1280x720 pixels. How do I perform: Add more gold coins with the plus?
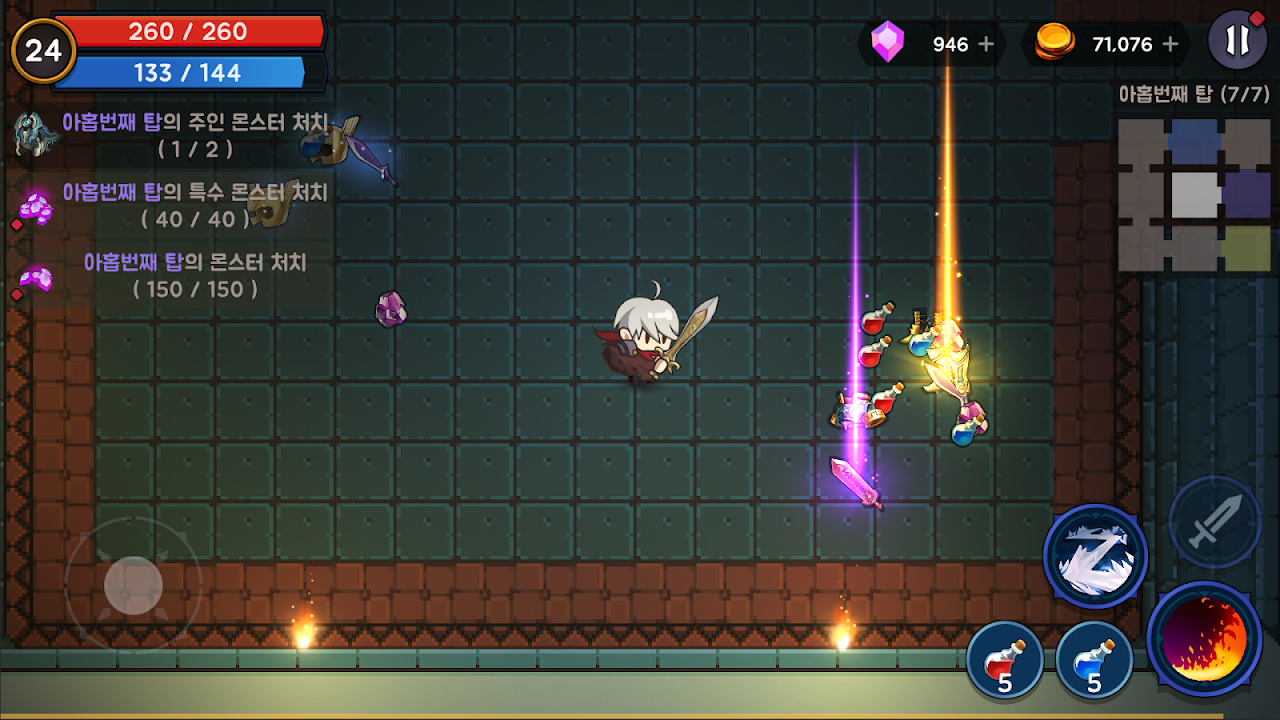click(x=1170, y=44)
